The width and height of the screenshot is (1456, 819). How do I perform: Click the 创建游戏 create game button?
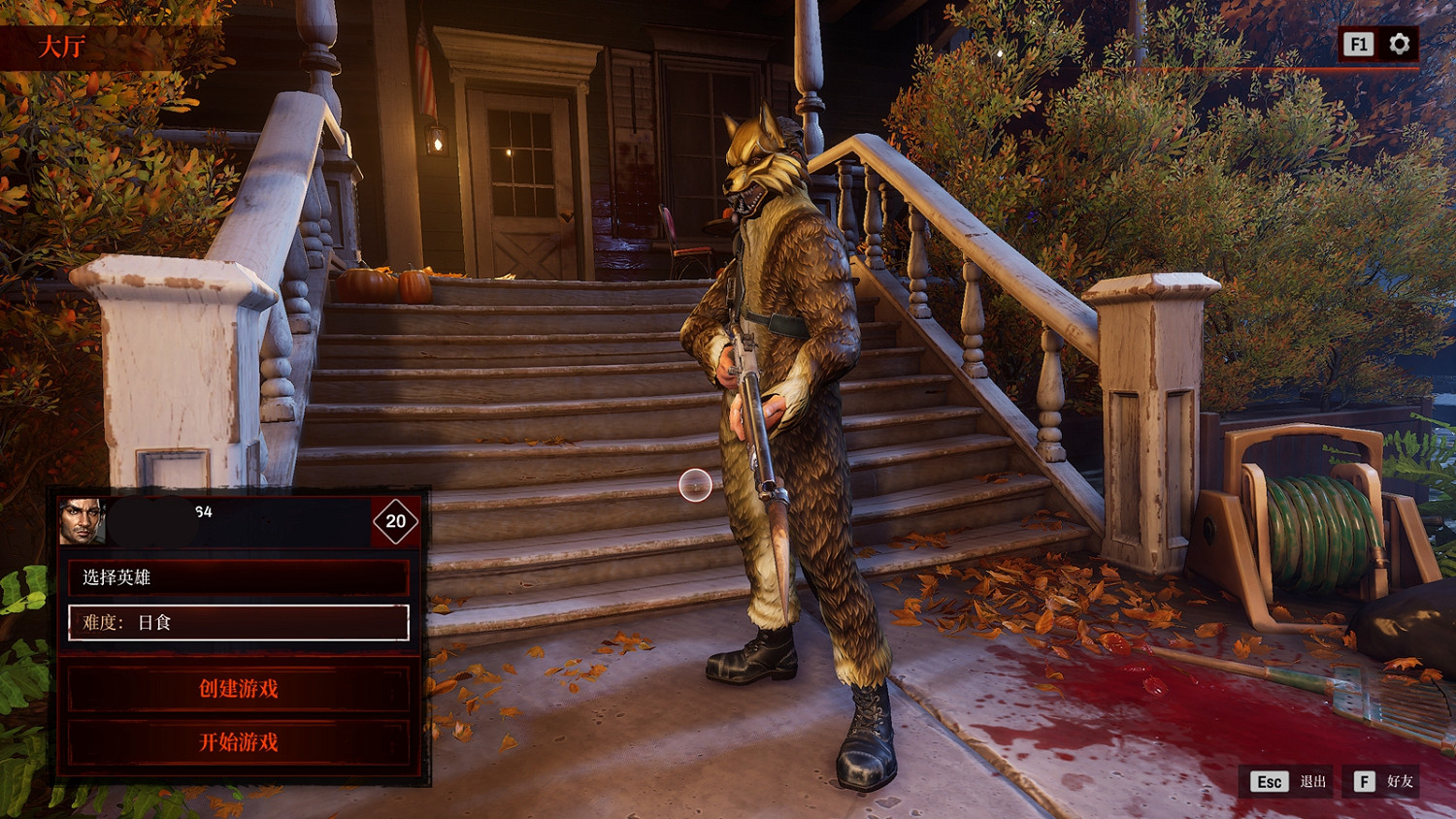click(238, 689)
